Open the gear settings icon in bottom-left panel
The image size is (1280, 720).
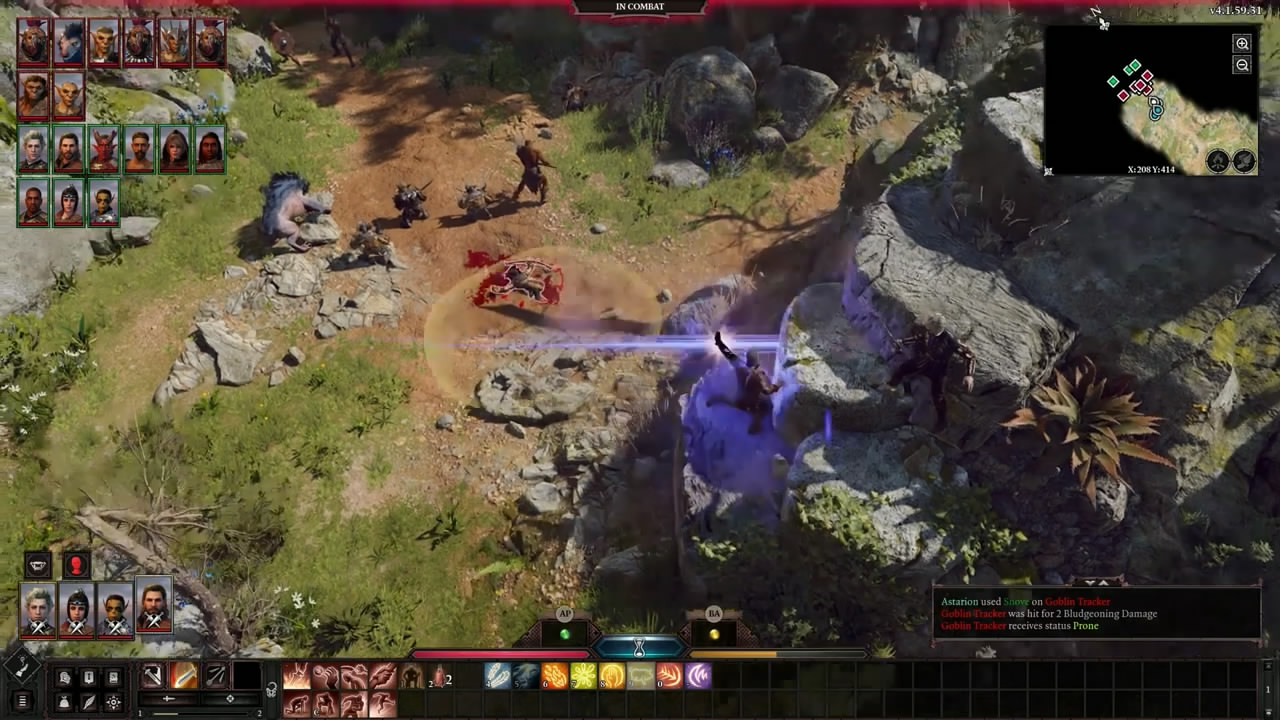(x=114, y=702)
